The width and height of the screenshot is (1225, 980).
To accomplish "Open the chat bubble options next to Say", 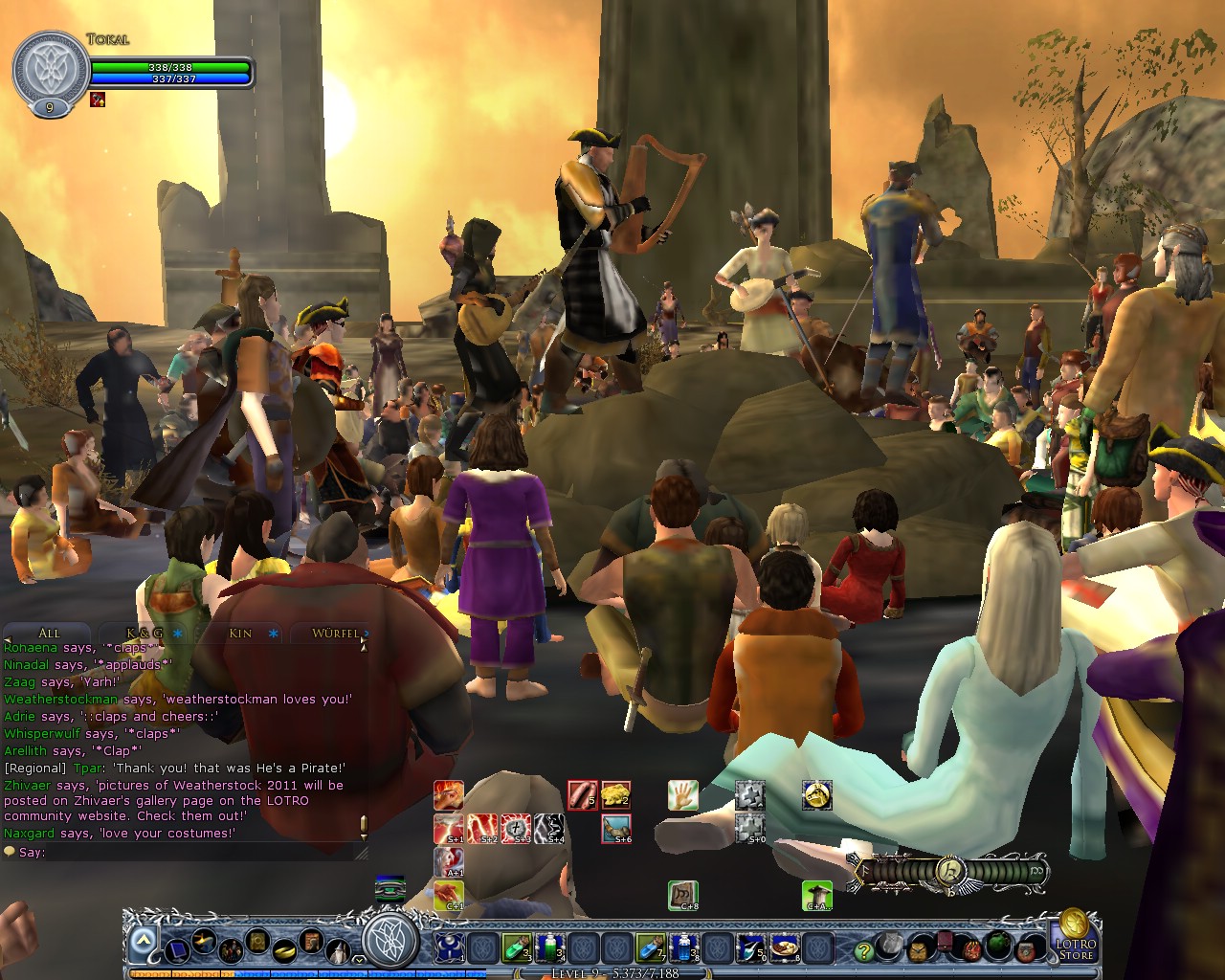I will coord(11,852).
